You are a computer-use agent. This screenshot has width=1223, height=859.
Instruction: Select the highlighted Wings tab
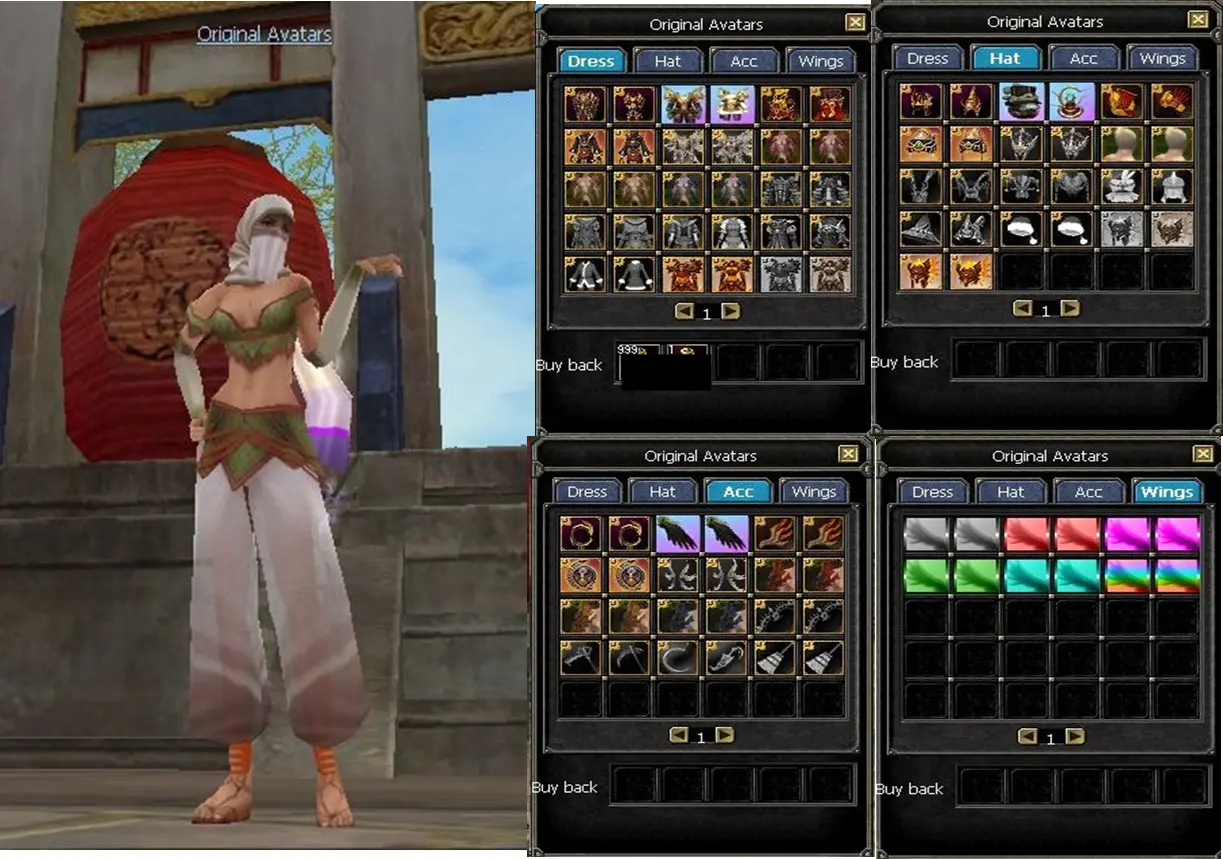pos(1166,491)
